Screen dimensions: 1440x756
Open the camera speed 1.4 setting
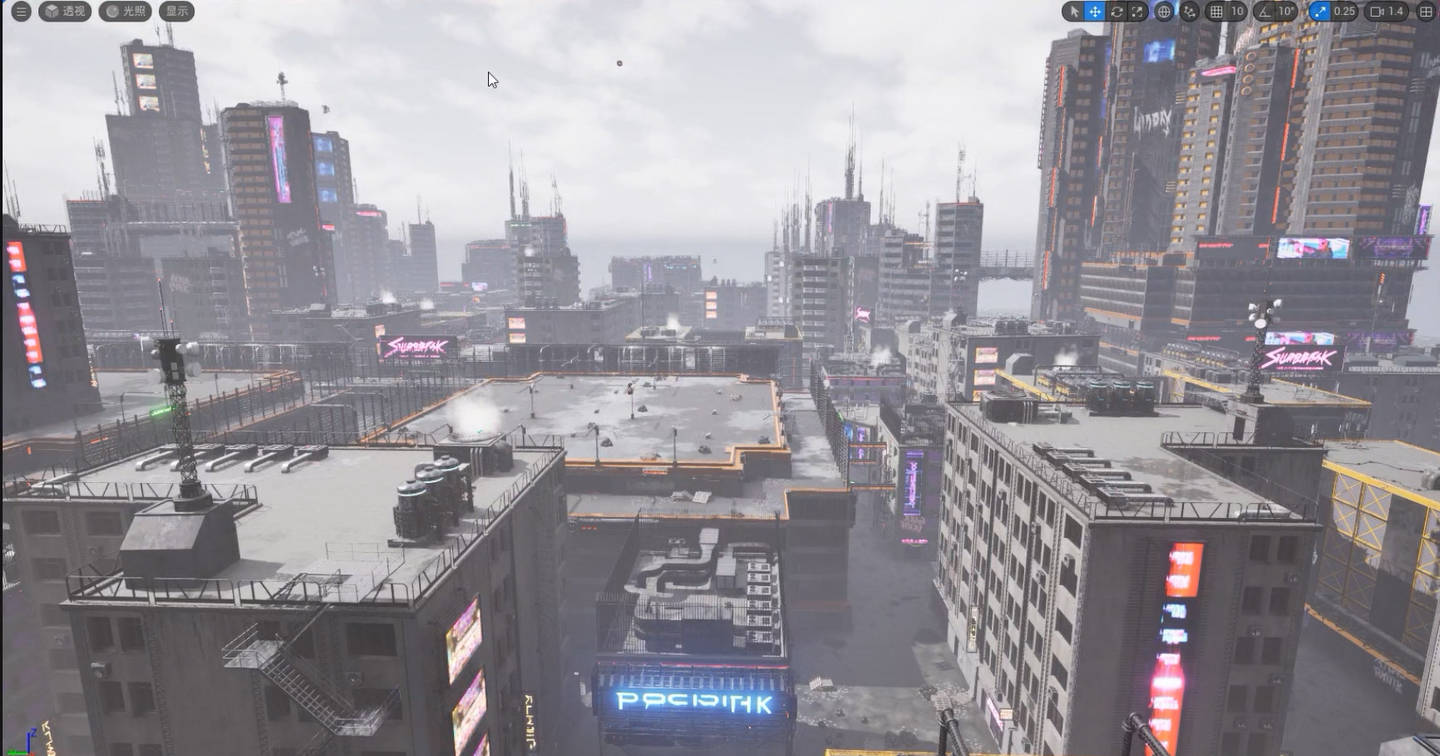pos(1388,11)
